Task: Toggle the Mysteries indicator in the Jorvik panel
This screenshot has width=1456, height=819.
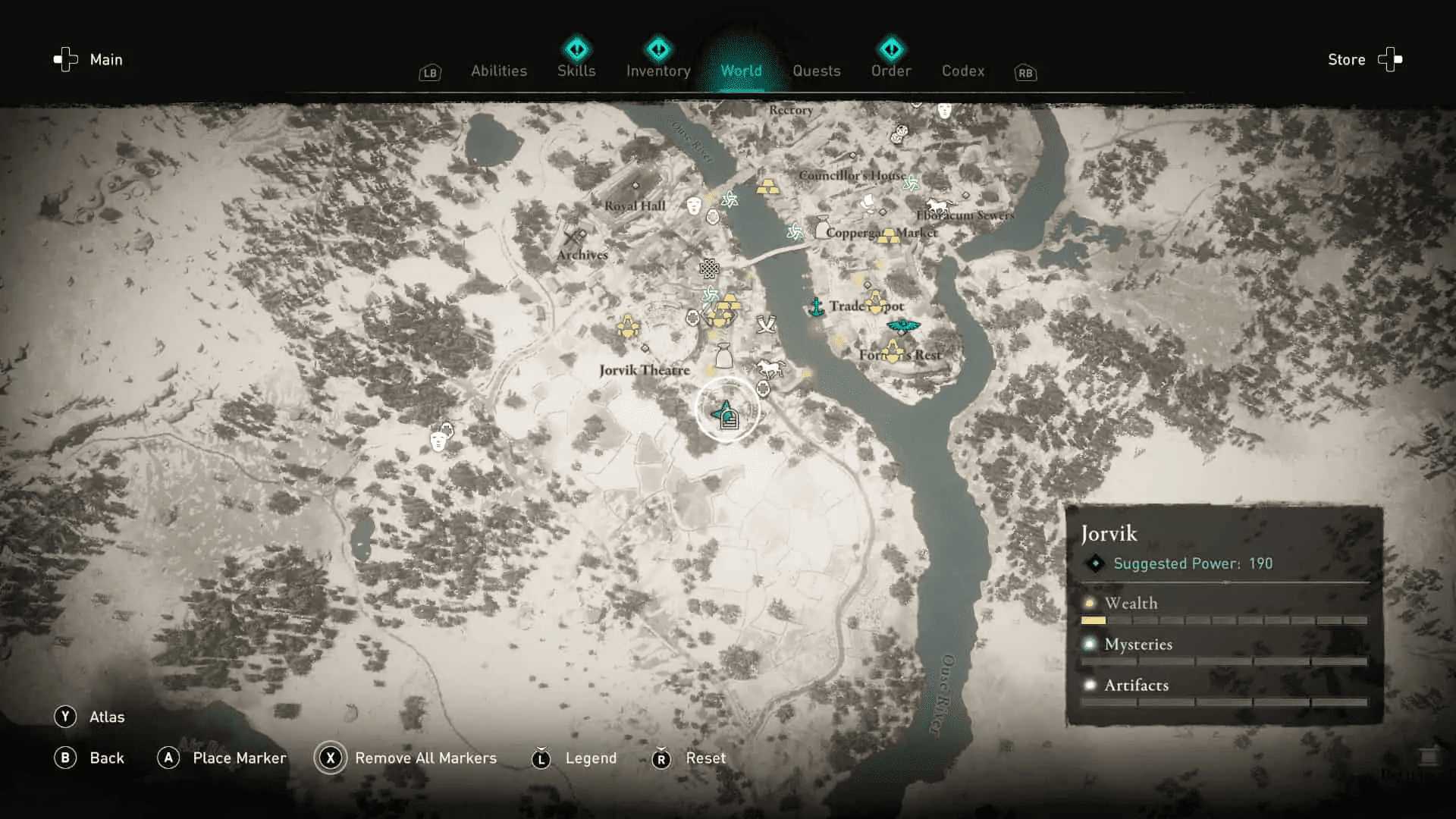Action: click(1137, 644)
